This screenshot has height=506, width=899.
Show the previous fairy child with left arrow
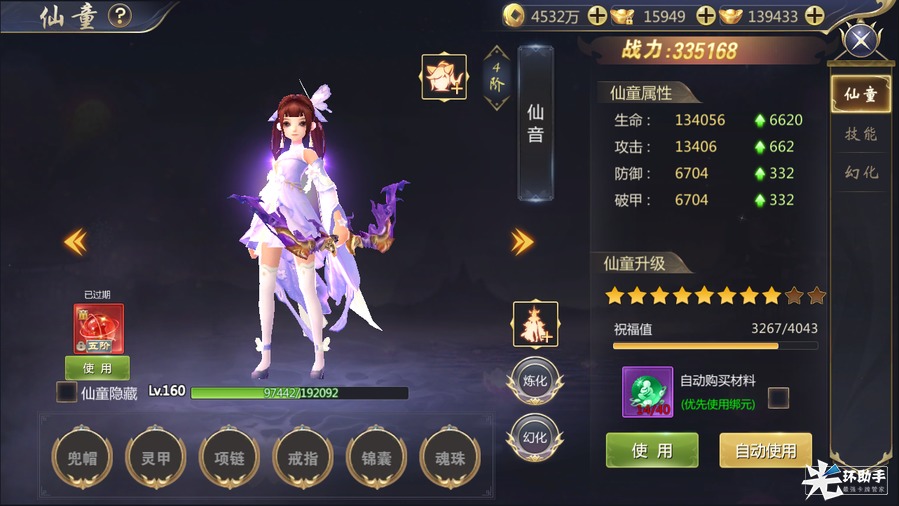(75, 241)
